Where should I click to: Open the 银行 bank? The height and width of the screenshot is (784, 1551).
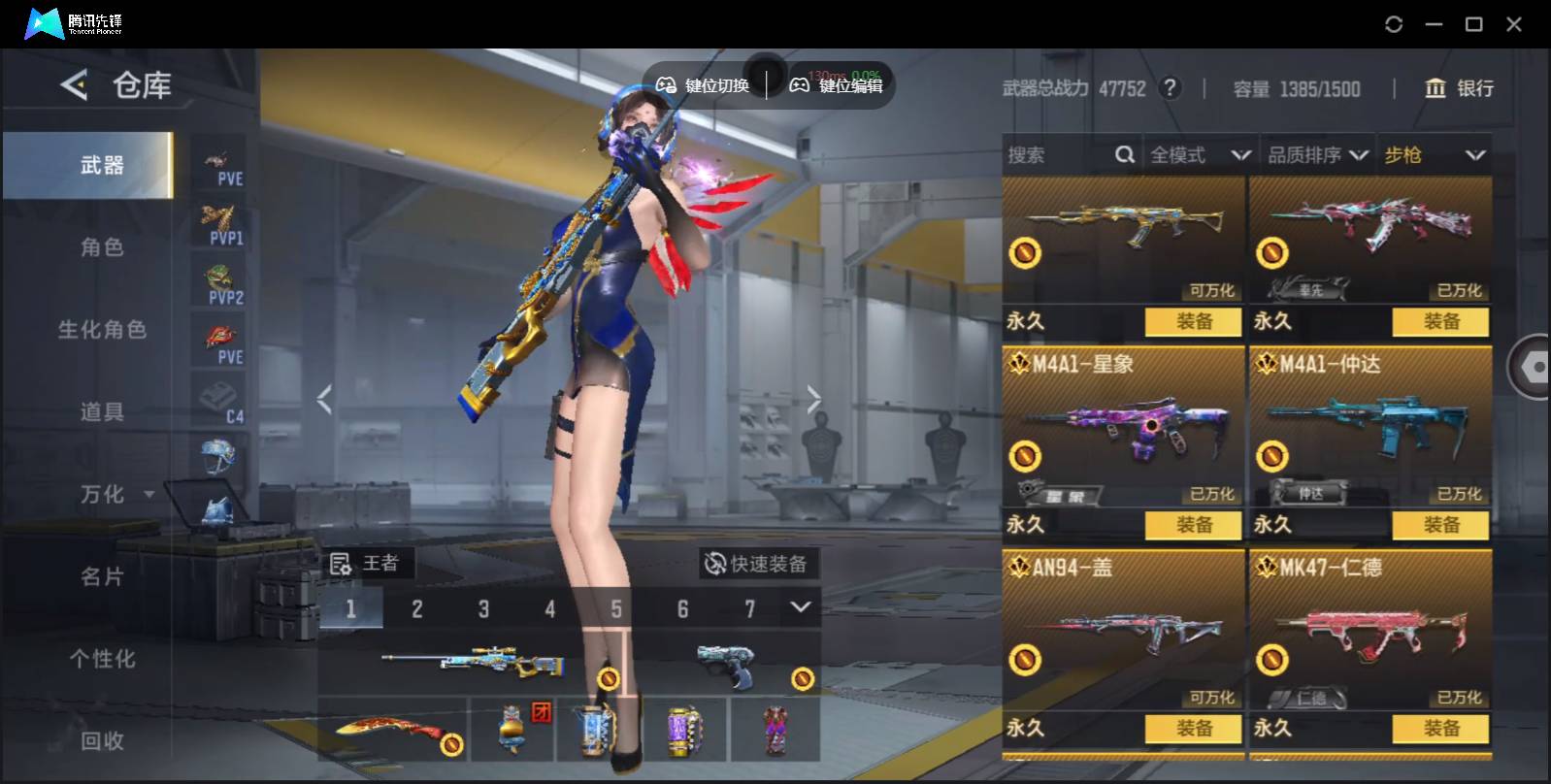[1459, 88]
